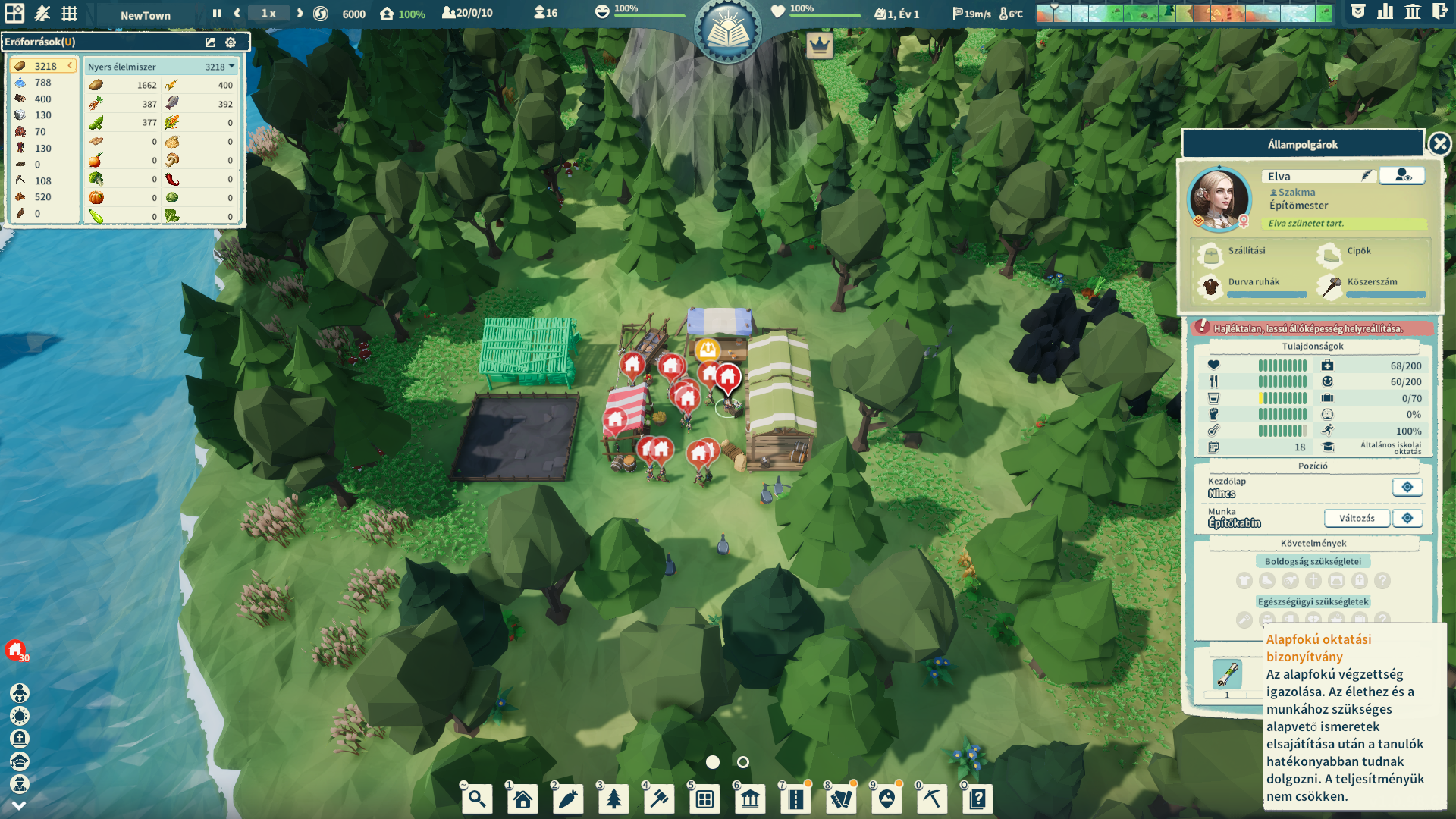Increase game speed with right arrow
Image resolution: width=1456 pixels, height=819 pixels.
point(300,14)
